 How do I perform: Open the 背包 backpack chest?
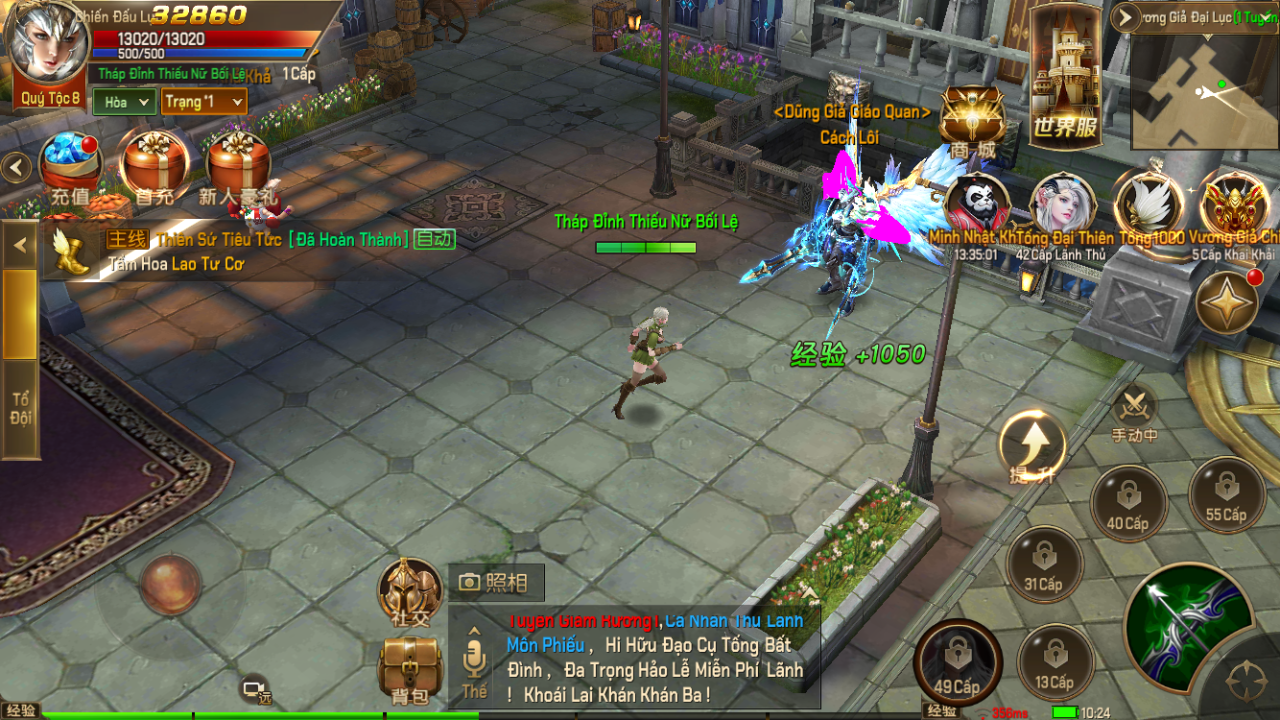pyautogui.click(x=410, y=666)
